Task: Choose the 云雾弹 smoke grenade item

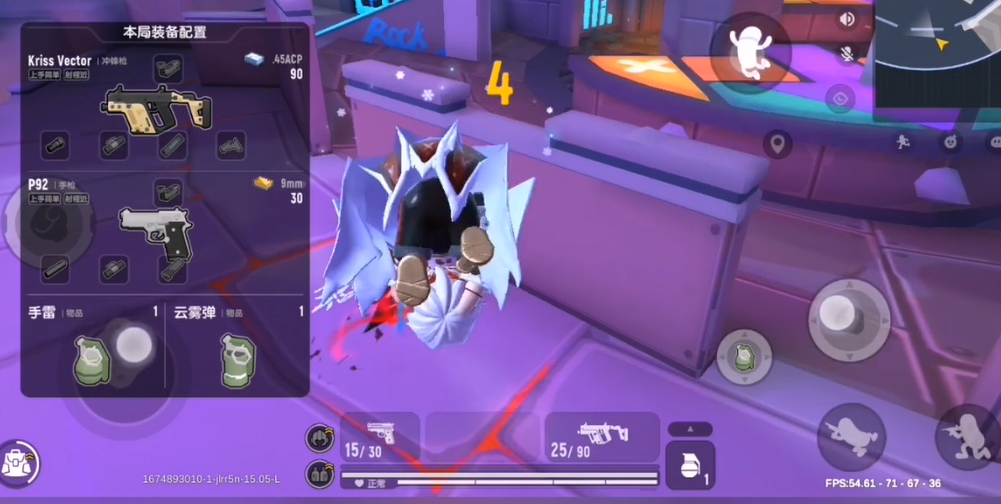Action: click(x=237, y=358)
